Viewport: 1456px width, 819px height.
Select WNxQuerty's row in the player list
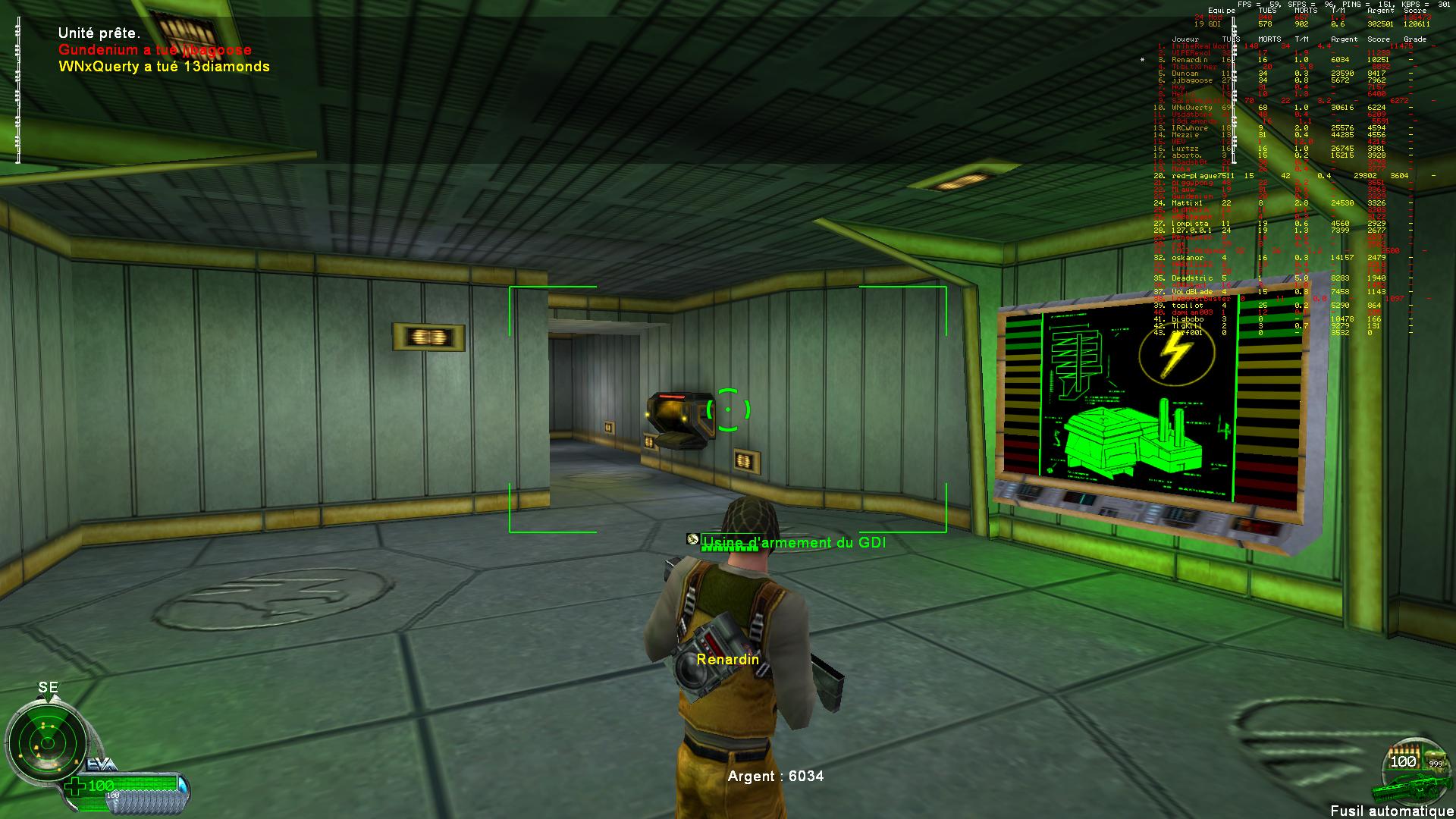[1192, 108]
